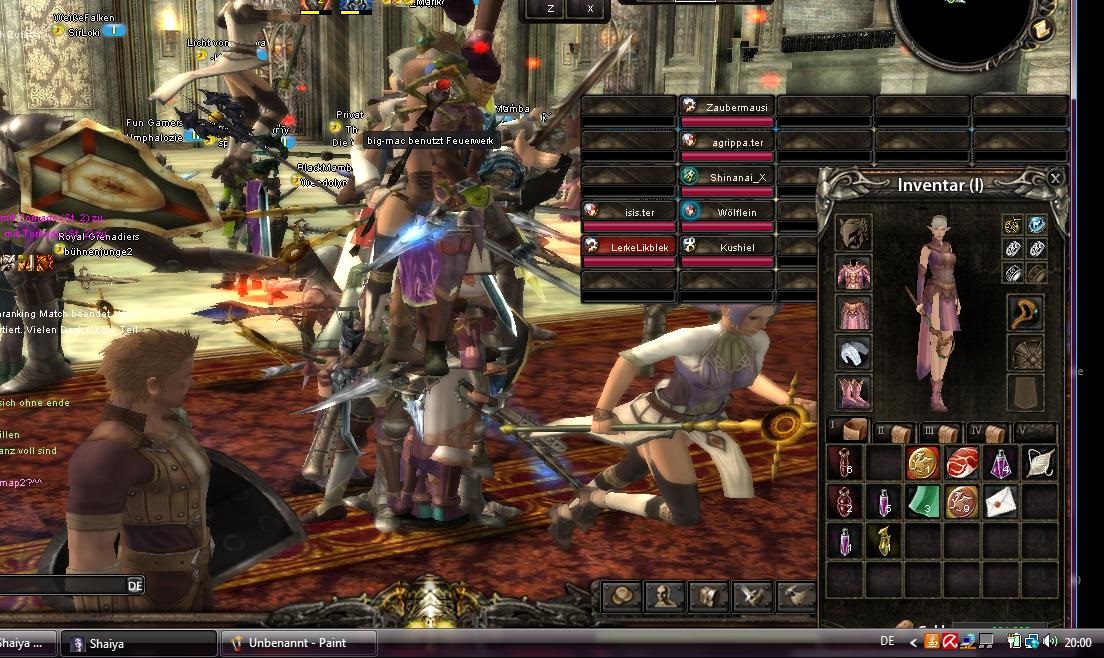Choose Kushiel from the raid frames
The height and width of the screenshot is (658, 1104).
point(727,247)
